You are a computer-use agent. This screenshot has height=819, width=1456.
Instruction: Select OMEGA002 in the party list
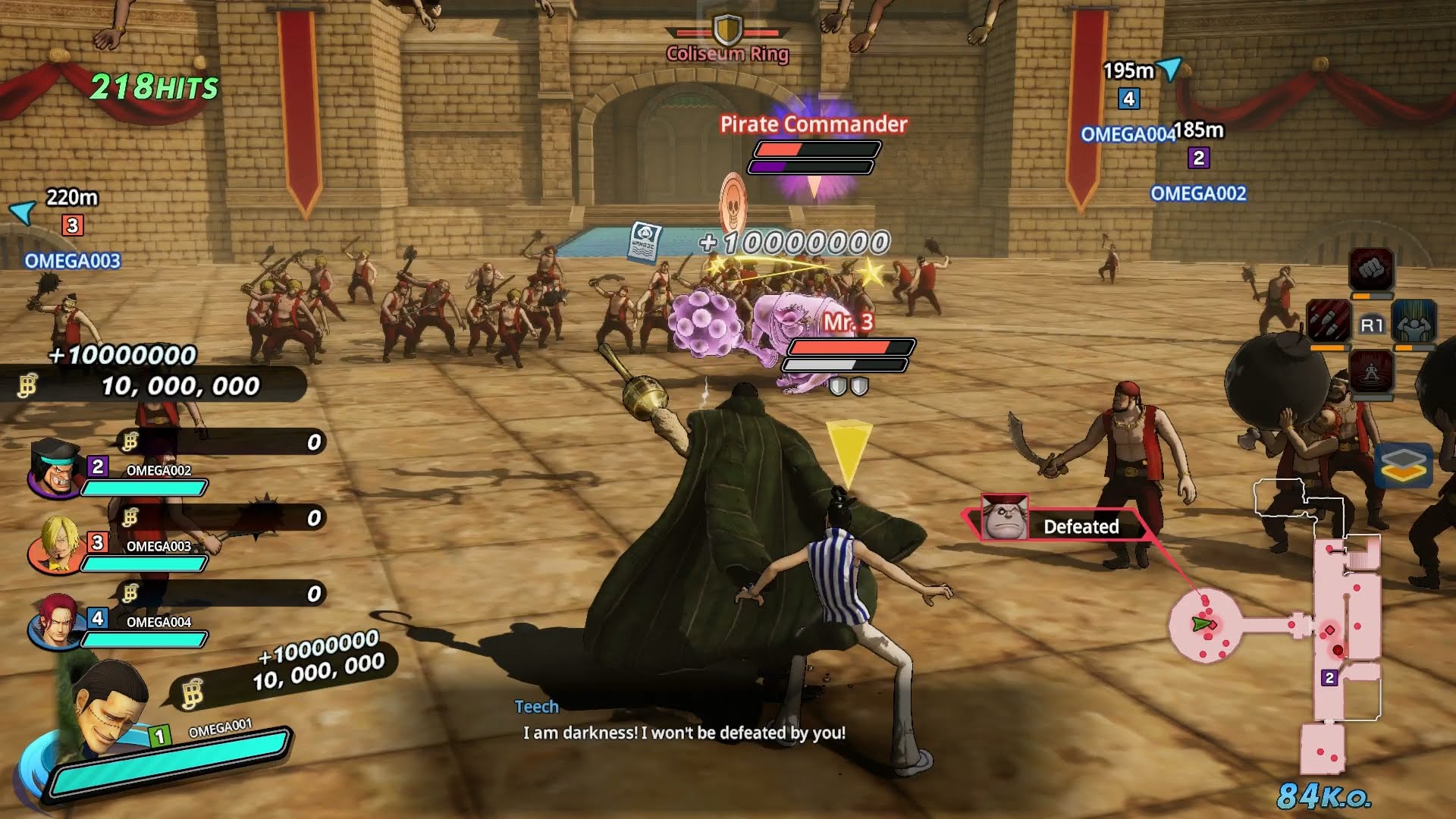click(55, 469)
